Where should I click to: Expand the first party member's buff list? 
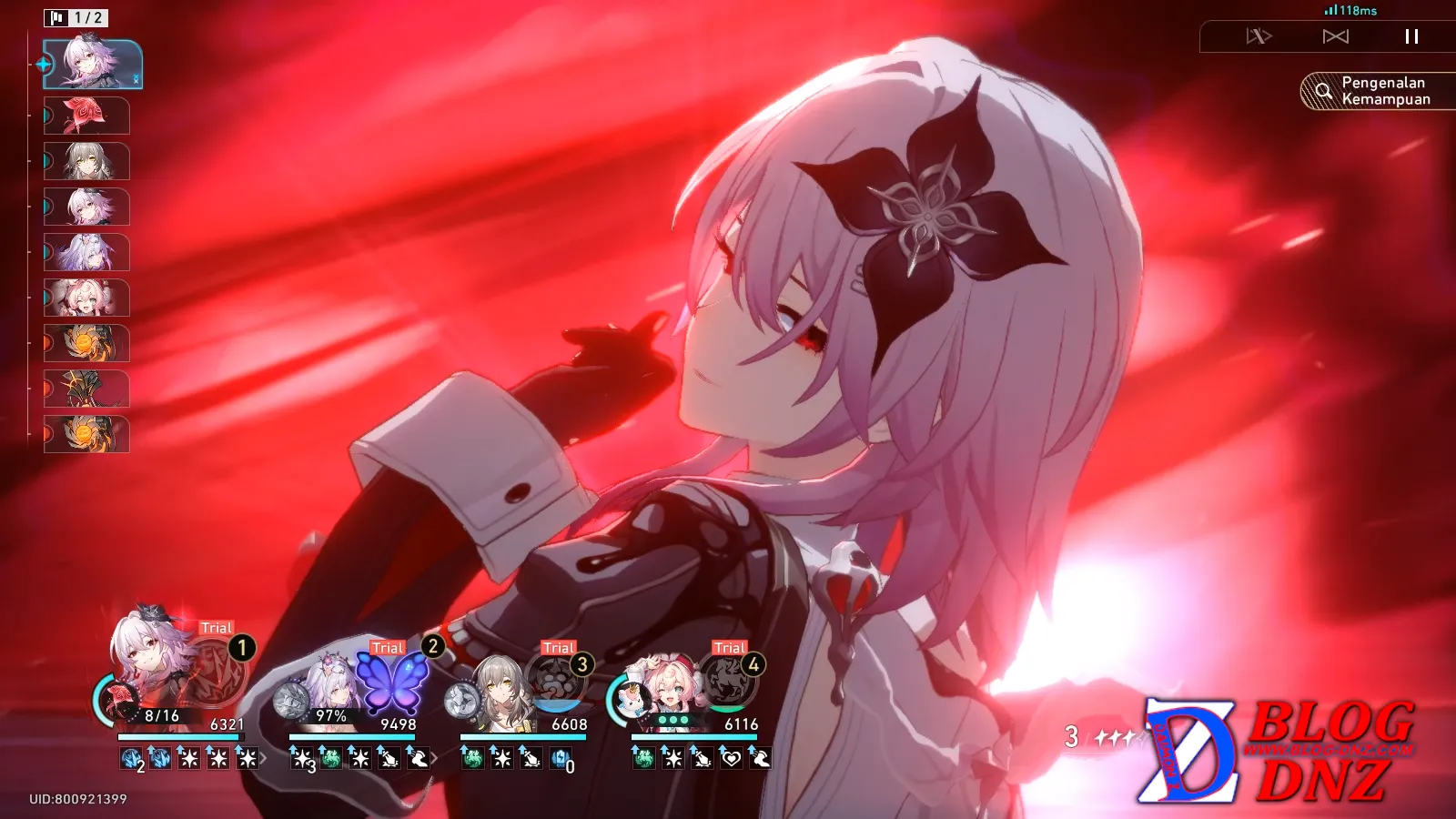[264, 757]
